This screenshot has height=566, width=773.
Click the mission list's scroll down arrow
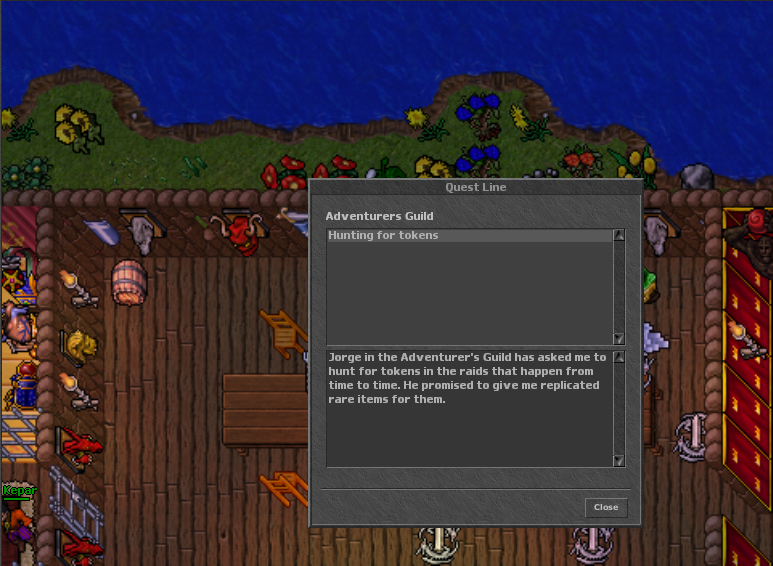pos(619,339)
